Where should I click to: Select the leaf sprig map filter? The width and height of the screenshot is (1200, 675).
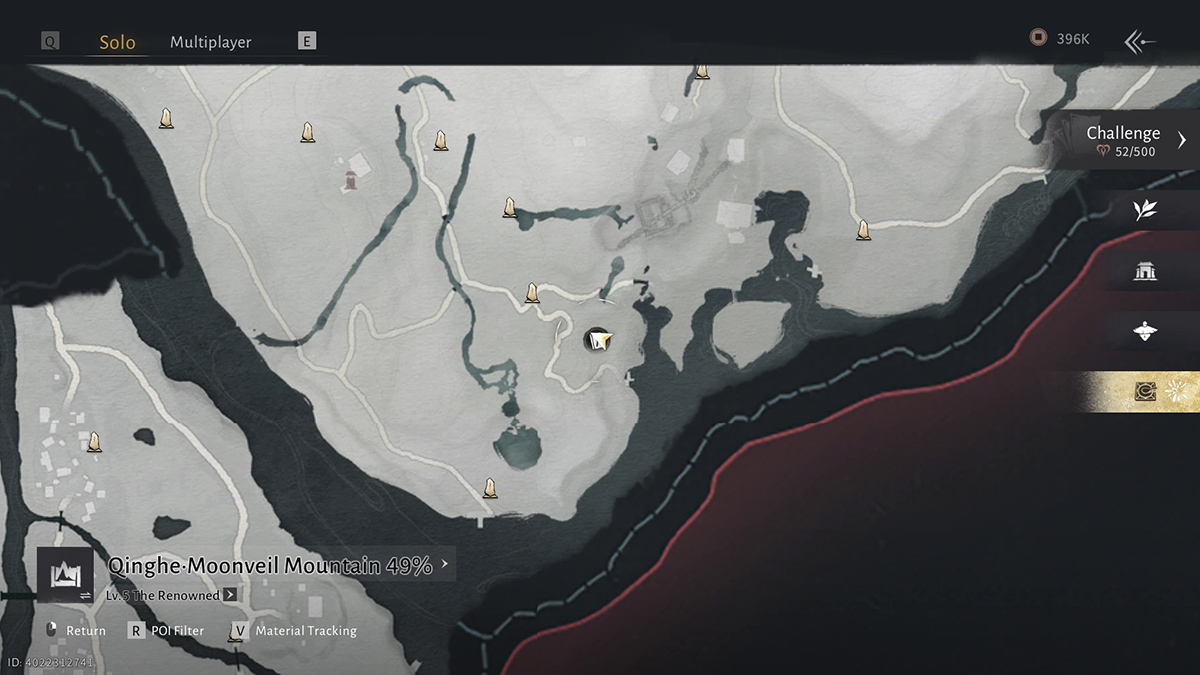point(1145,209)
